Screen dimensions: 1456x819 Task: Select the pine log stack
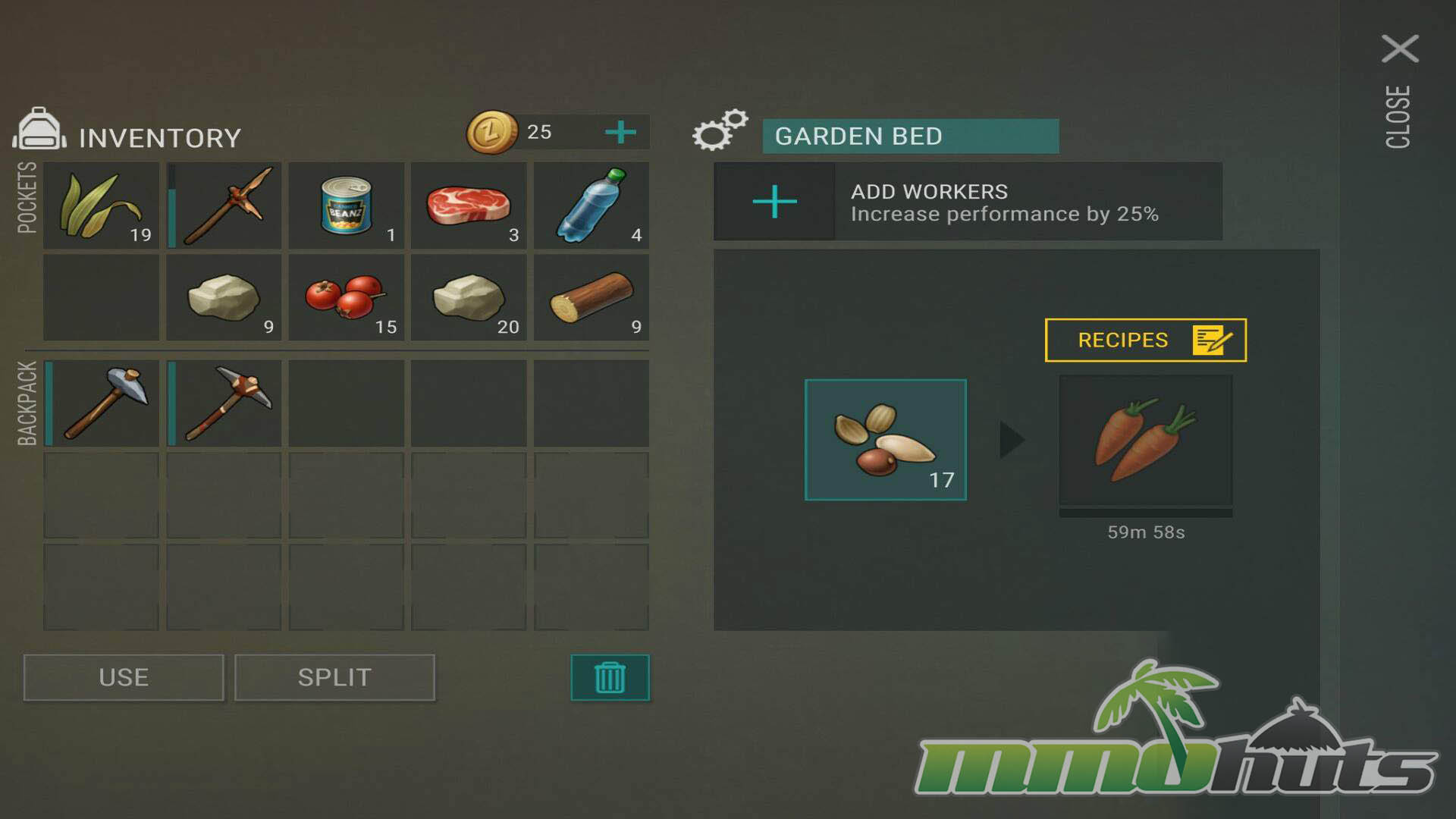(x=591, y=297)
